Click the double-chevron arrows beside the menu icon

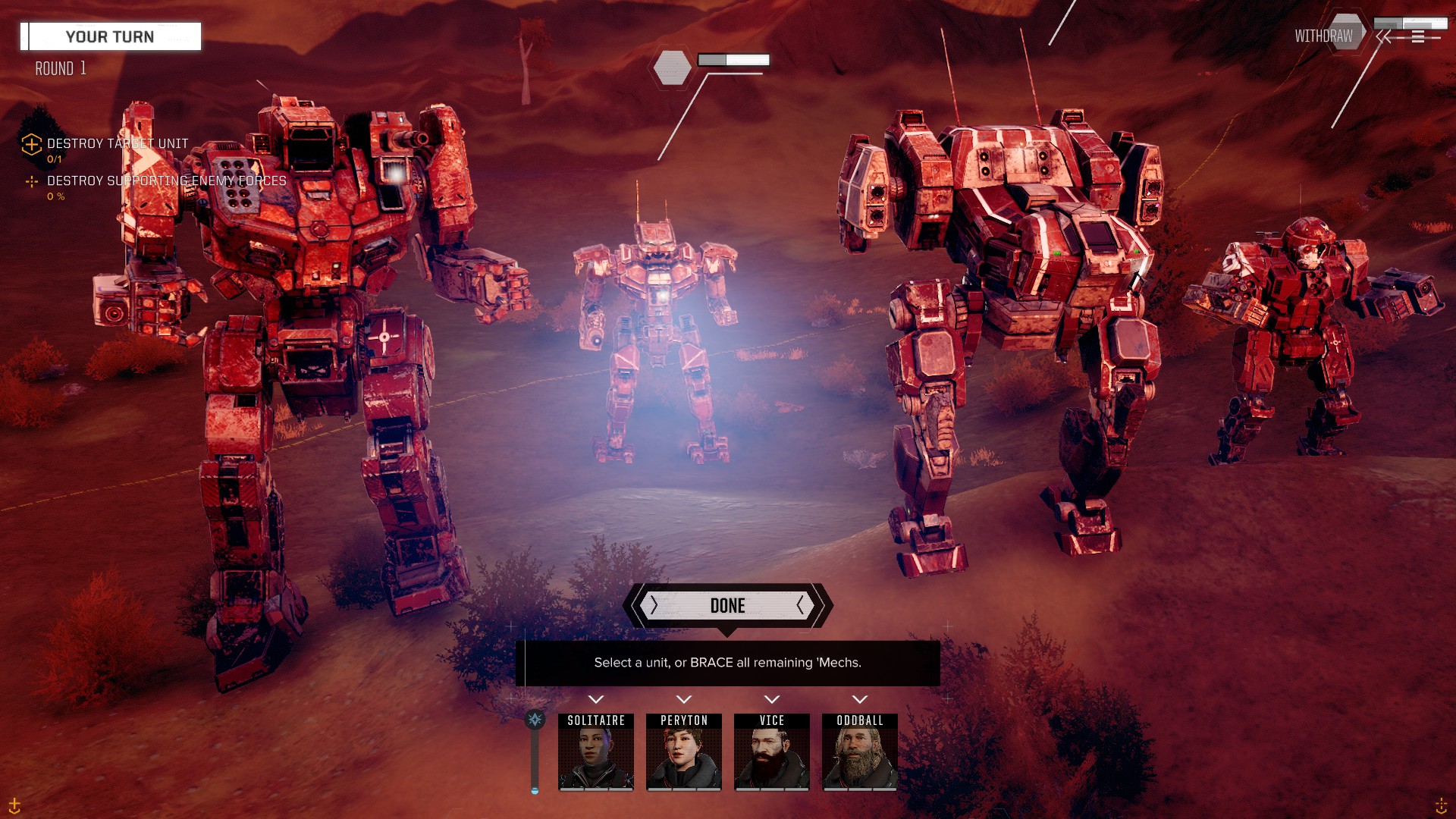tap(1385, 36)
